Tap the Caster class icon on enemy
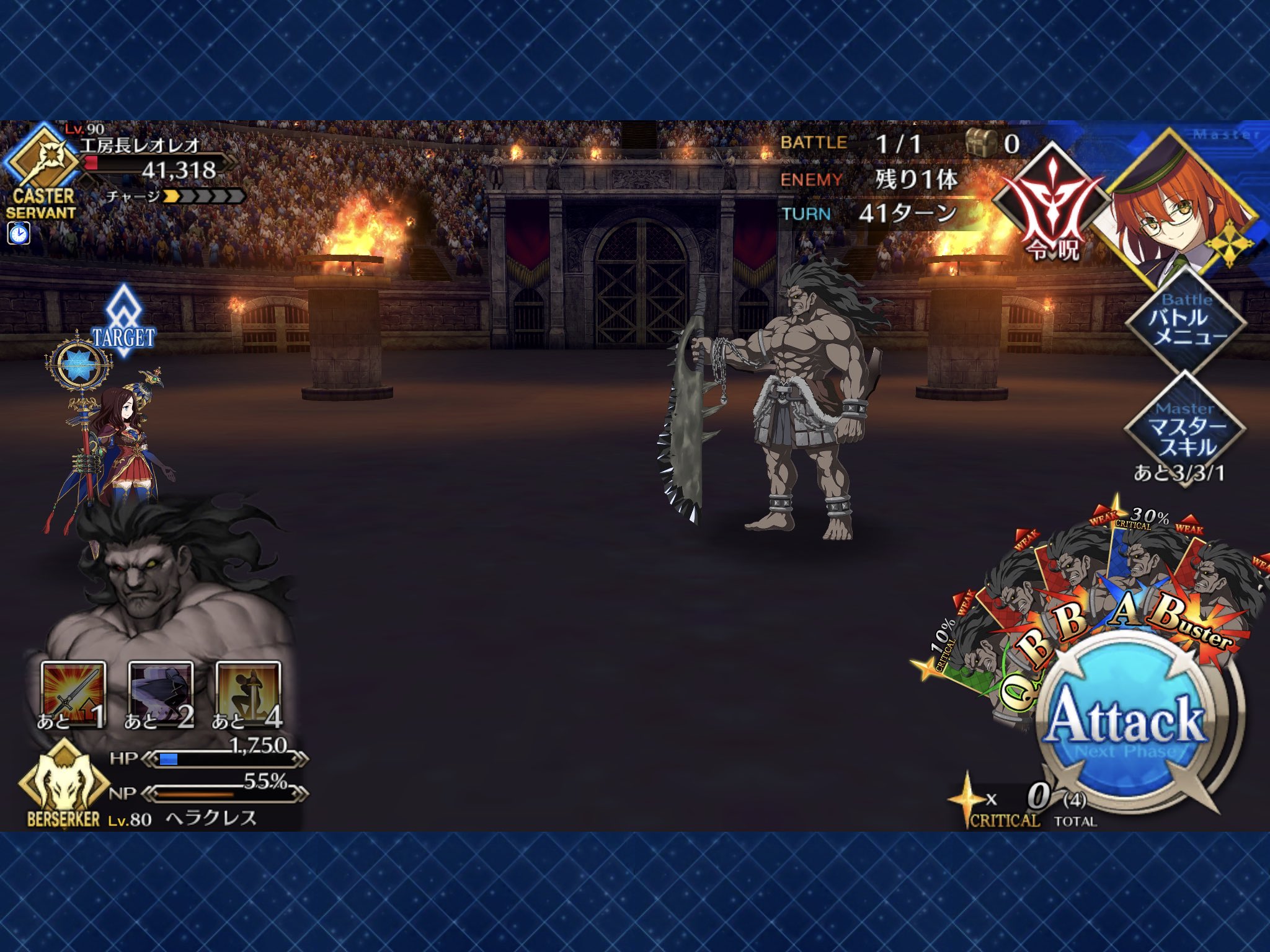The height and width of the screenshot is (952, 1270). point(42,162)
